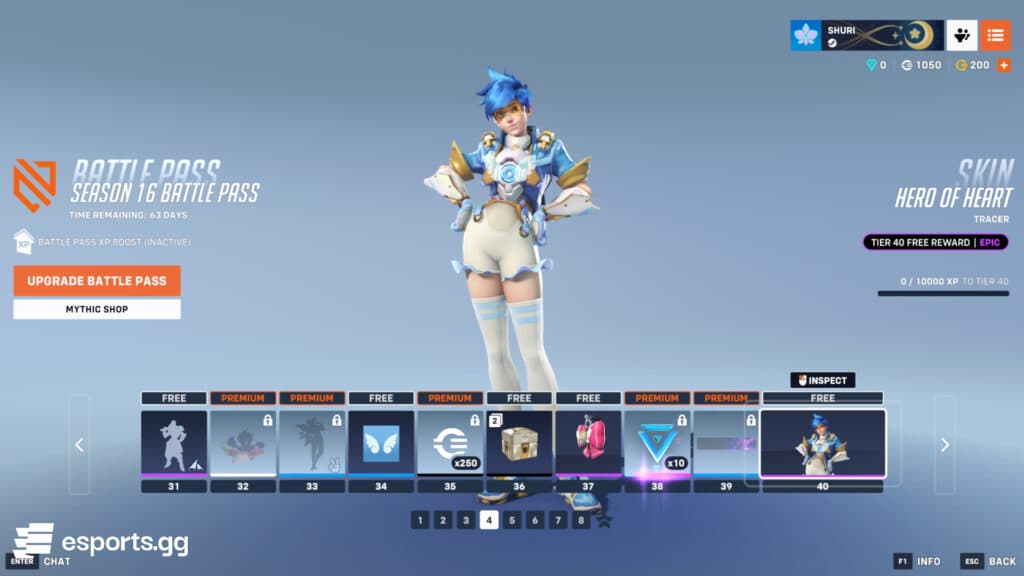The height and width of the screenshot is (576, 1024).
Task: Select the tier 34 wings reward tile
Action: pyautogui.click(x=381, y=442)
